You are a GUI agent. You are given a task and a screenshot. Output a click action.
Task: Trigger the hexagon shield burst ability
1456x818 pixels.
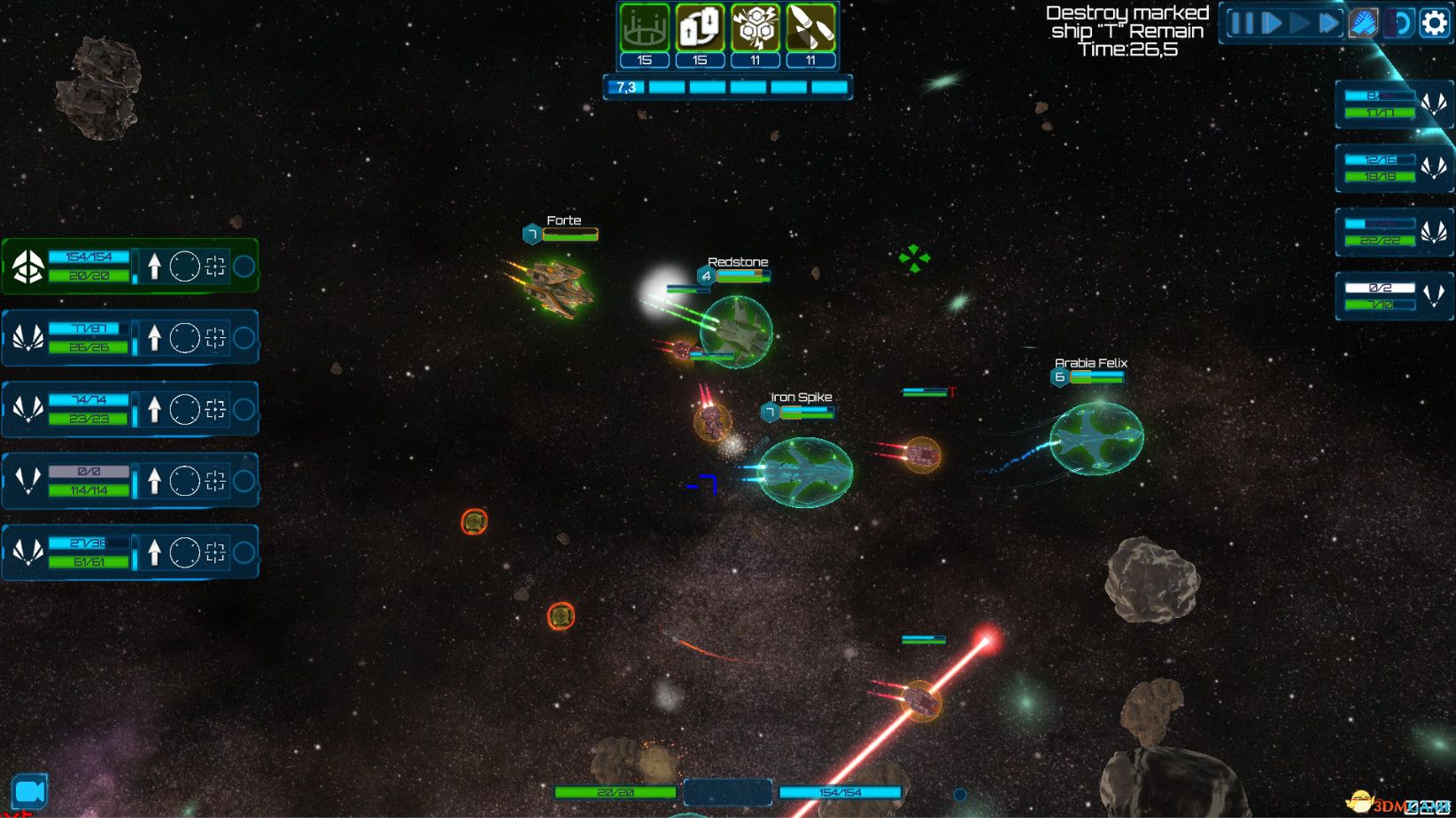[x=755, y=28]
